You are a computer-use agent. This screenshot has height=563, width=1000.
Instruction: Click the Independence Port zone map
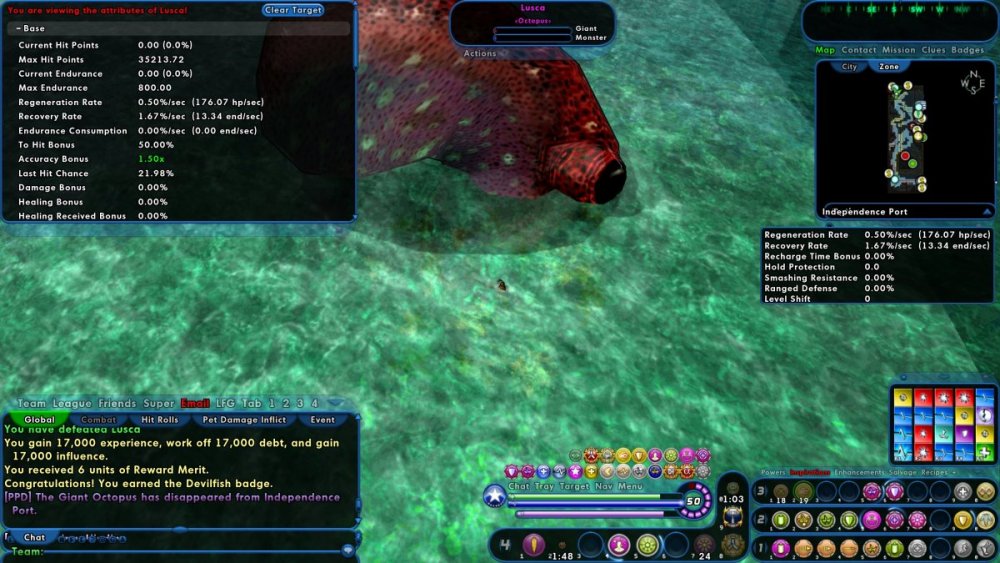[904, 135]
